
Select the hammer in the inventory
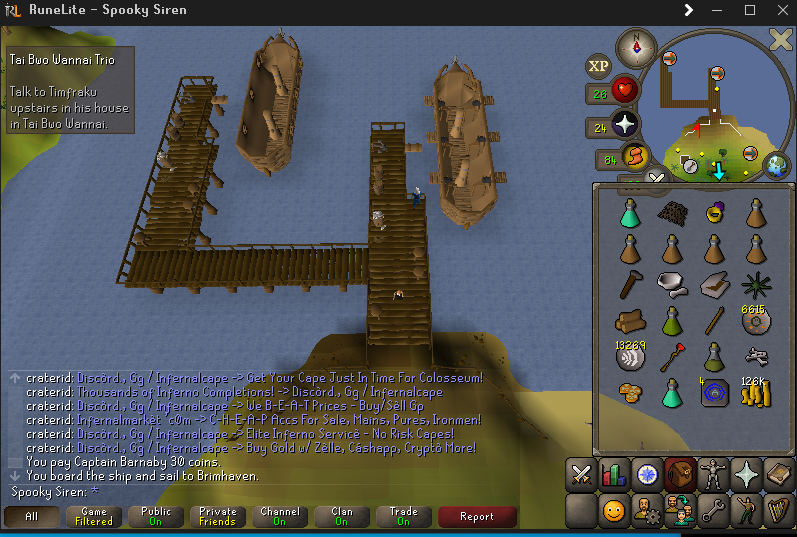(x=629, y=285)
